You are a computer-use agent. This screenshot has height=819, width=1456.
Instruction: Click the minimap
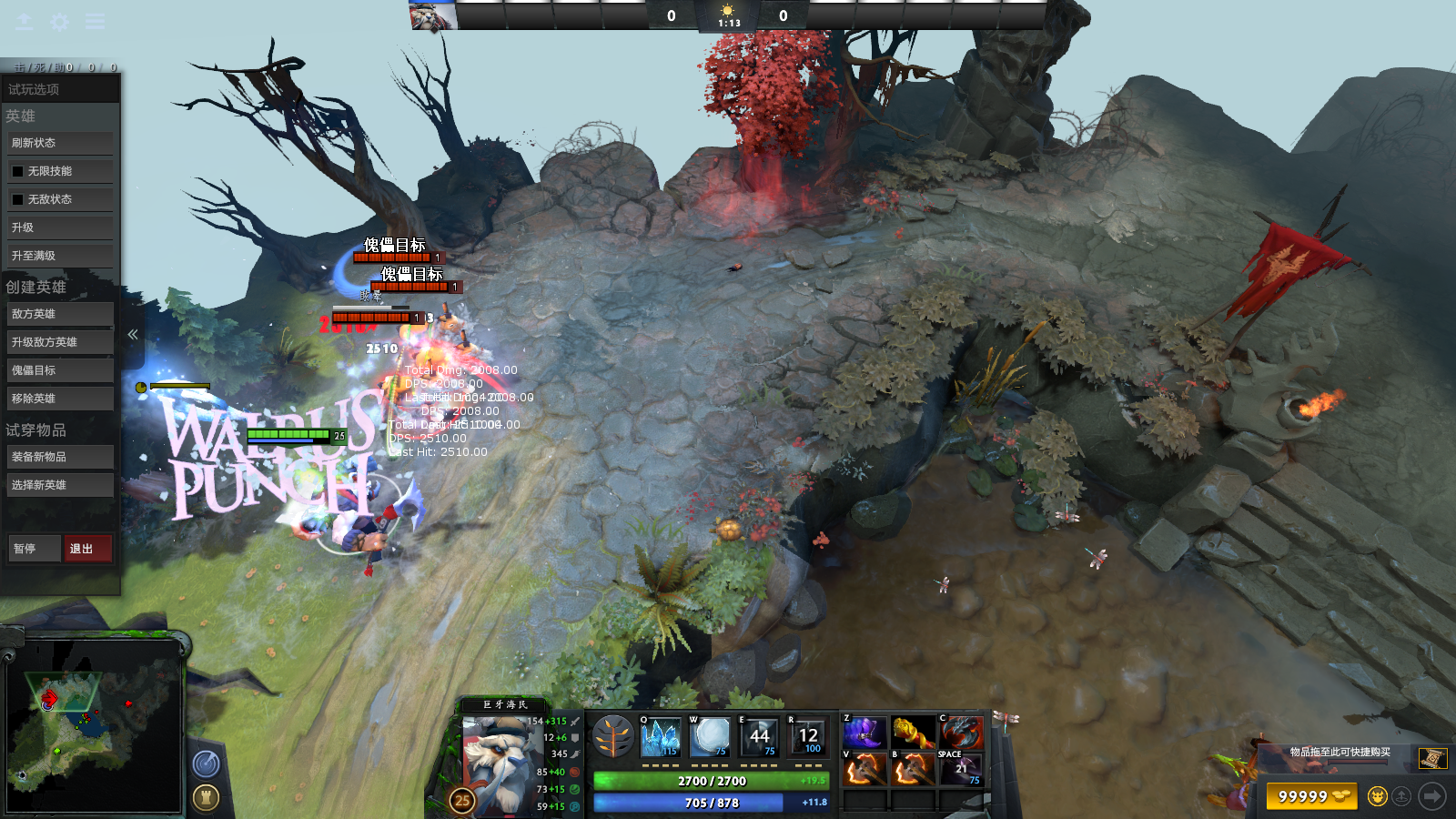pos(94,725)
